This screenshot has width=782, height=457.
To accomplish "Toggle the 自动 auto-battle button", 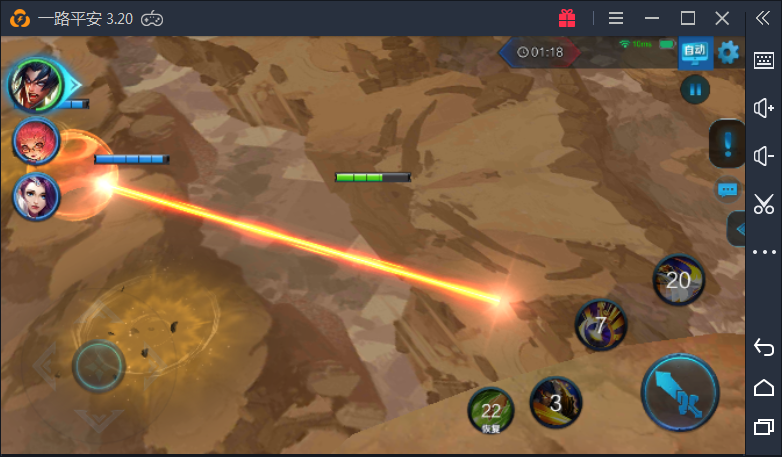I will pos(695,52).
